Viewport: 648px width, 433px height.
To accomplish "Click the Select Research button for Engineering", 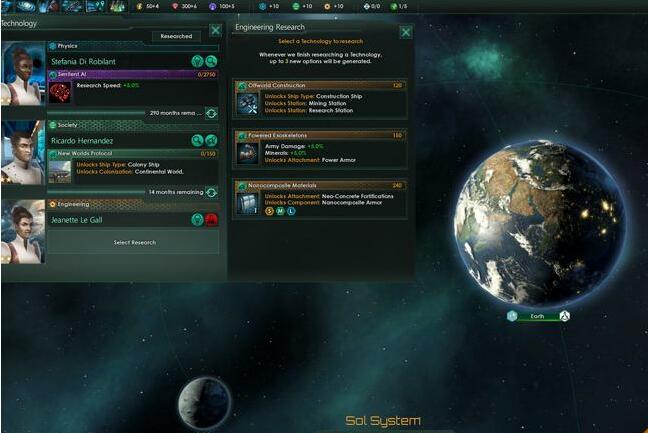I will point(135,242).
